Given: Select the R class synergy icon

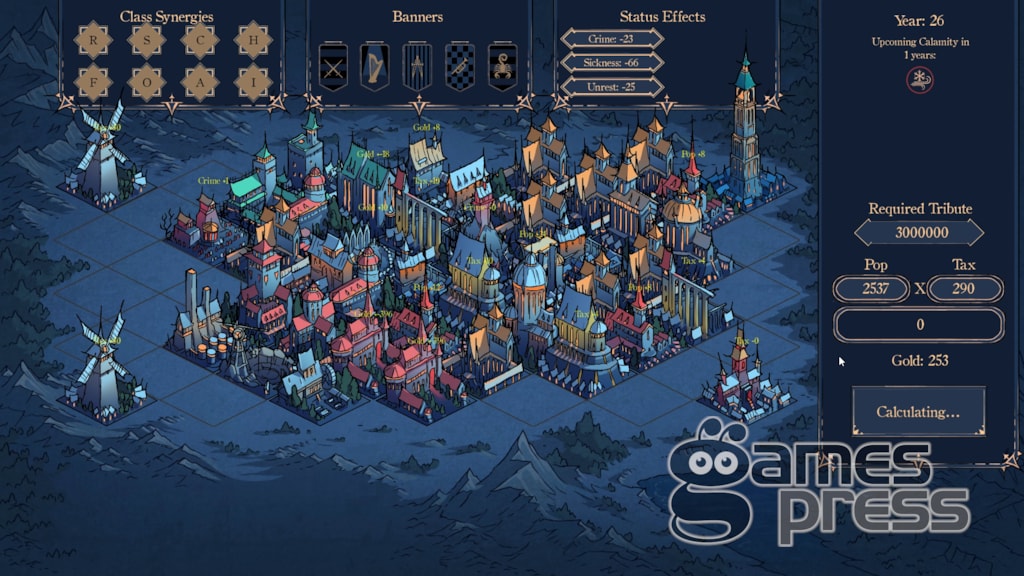Looking at the screenshot, I should pos(94,40).
